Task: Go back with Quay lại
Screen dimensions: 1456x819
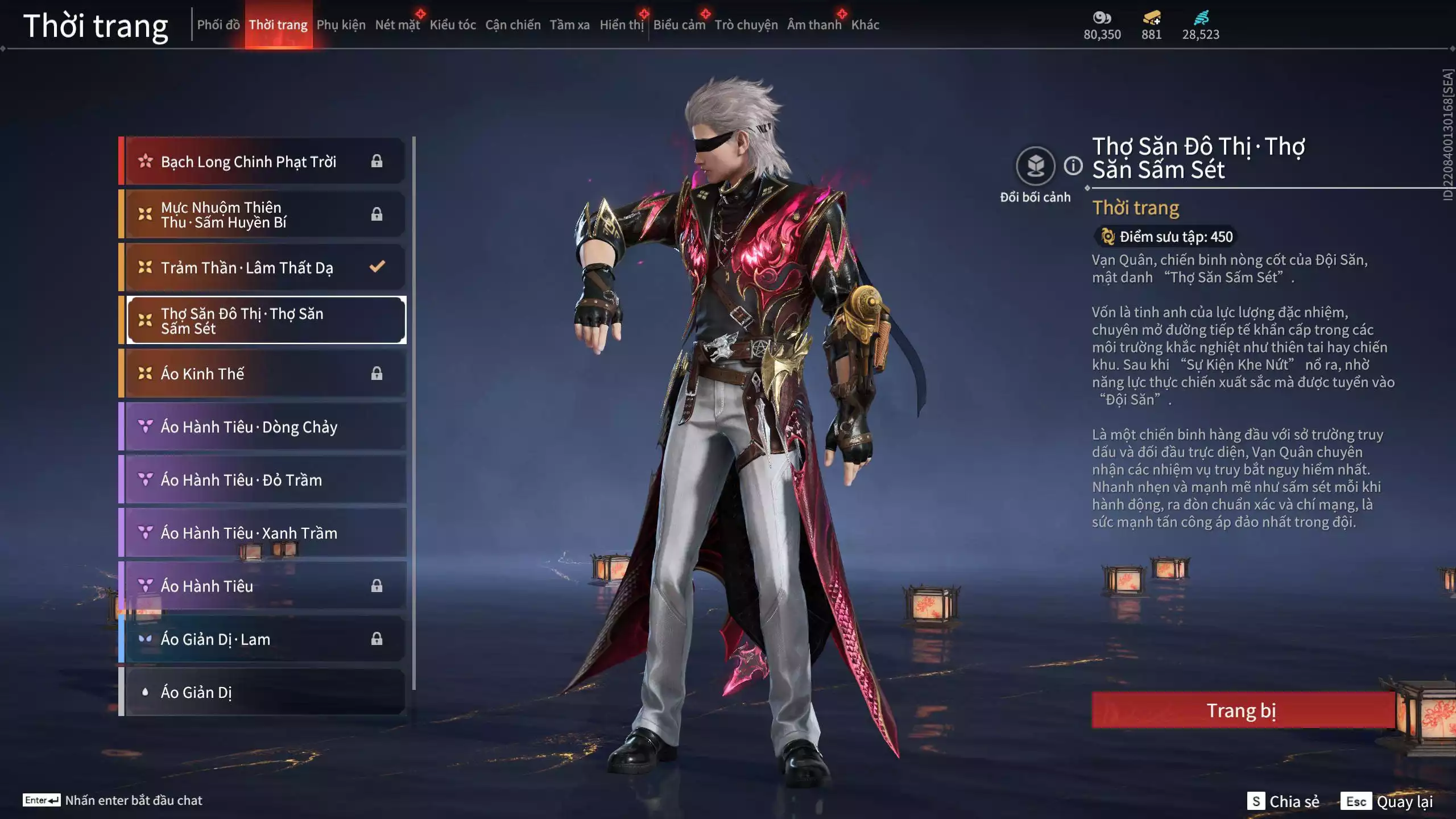Action: coord(1387,801)
